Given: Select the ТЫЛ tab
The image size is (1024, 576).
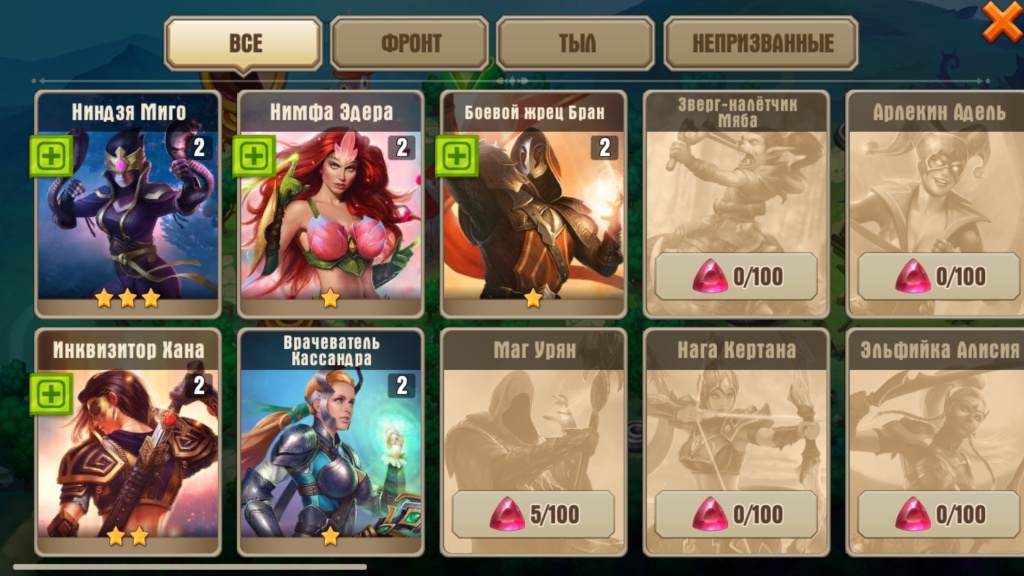Looking at the screenshot, I should click(575, 44).
